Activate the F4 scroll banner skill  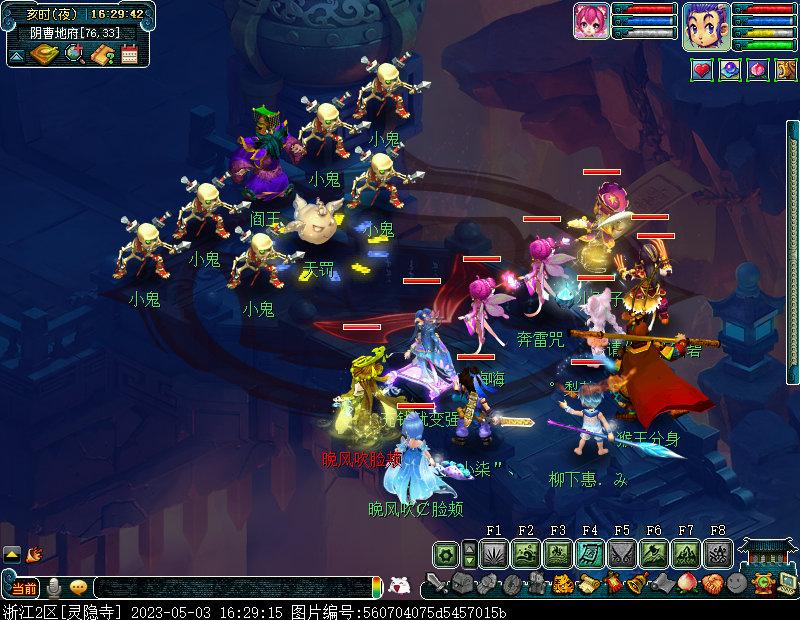tap(590, 553)
